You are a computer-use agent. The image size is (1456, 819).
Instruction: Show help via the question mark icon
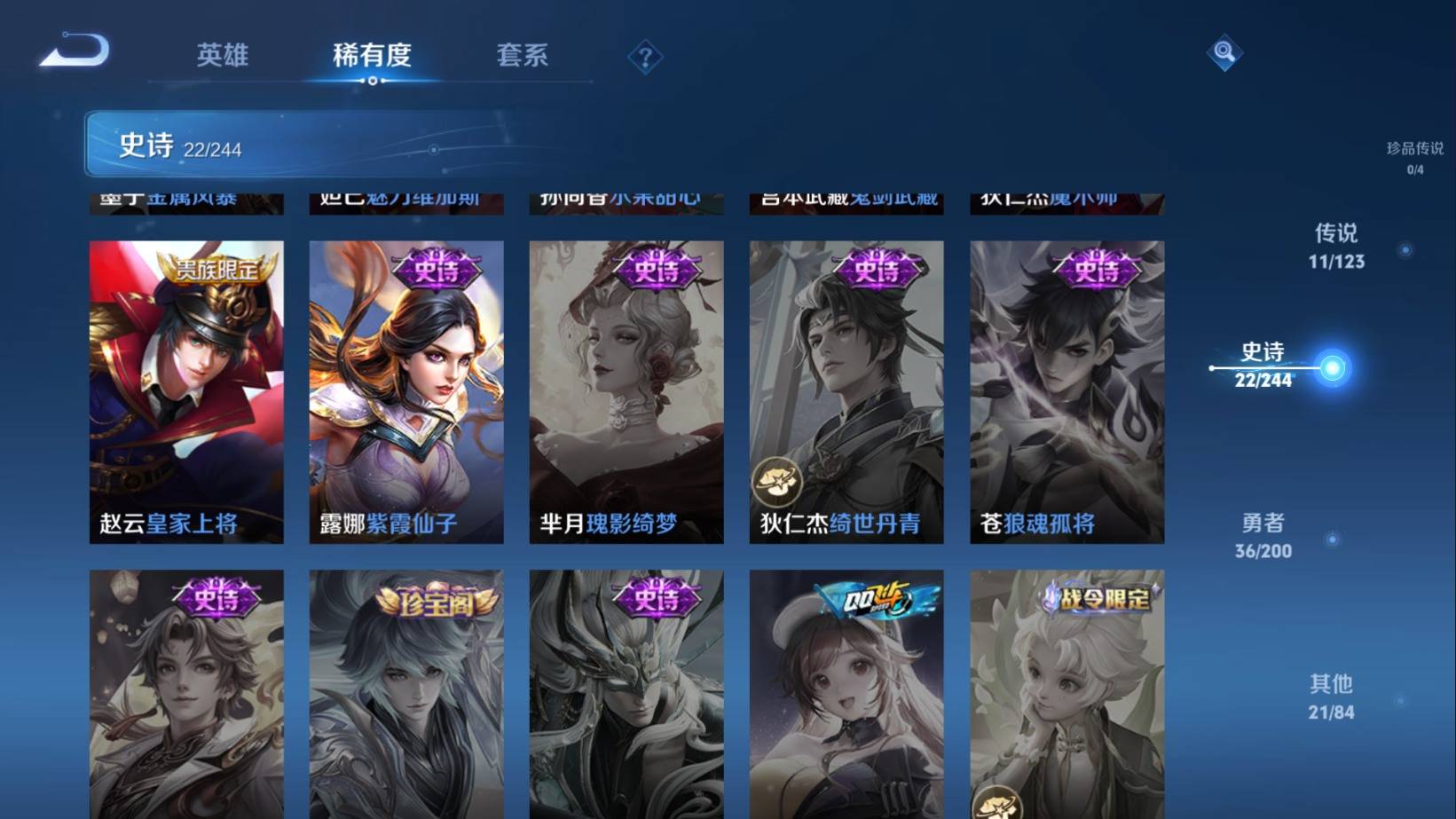point(645,58)
